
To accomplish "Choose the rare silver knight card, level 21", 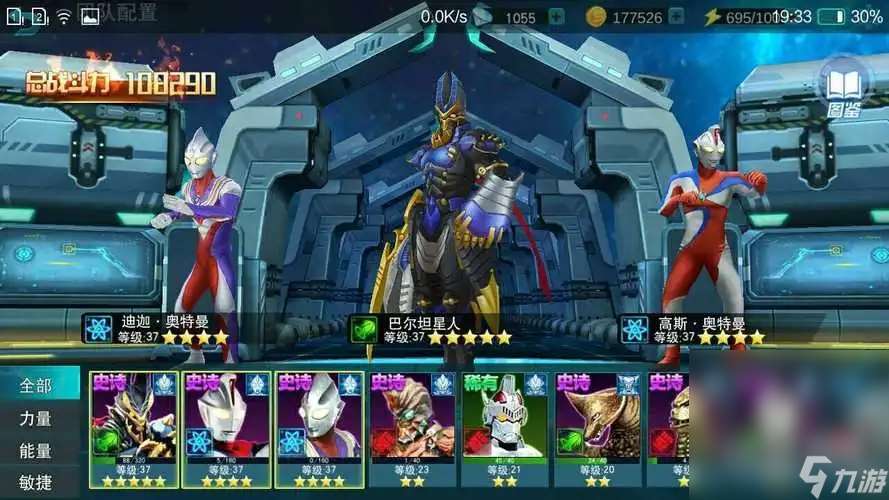I will pyautogui.click(x=504, y=430).
